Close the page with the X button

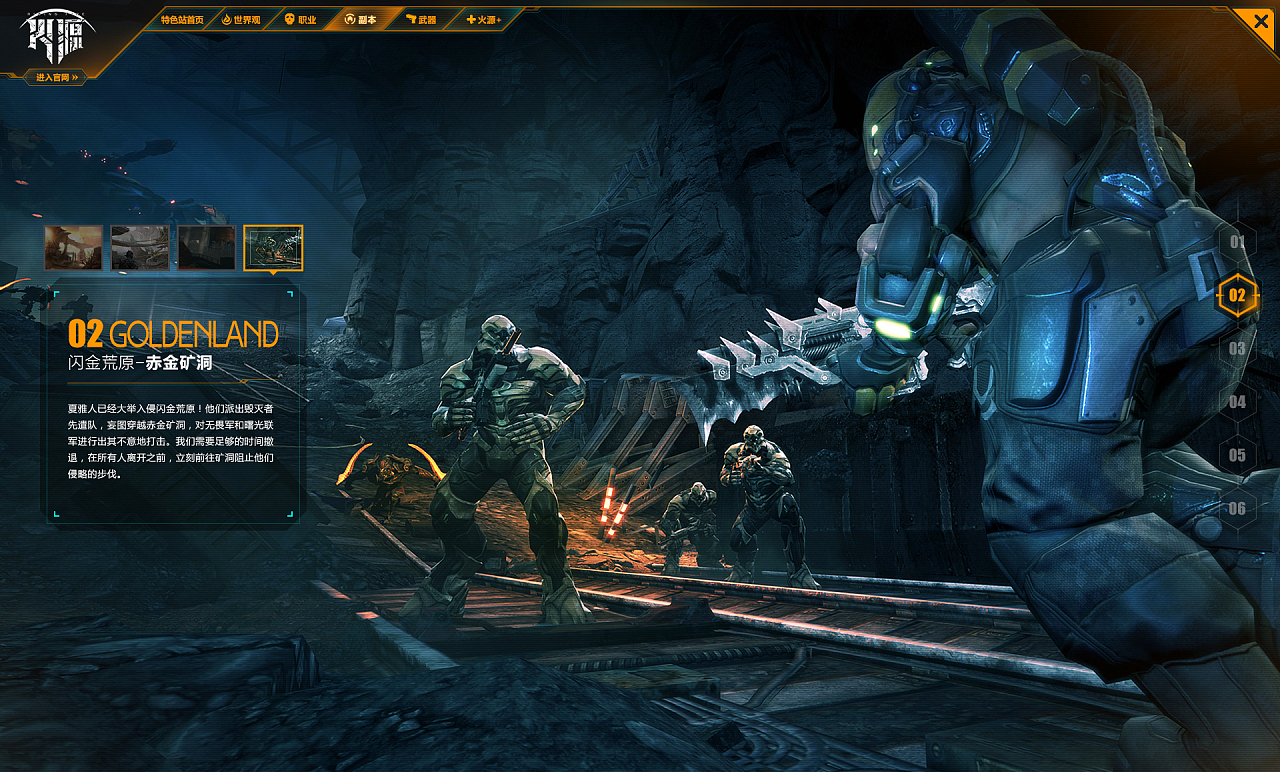pyautogui.click(x=1258, y=22)
